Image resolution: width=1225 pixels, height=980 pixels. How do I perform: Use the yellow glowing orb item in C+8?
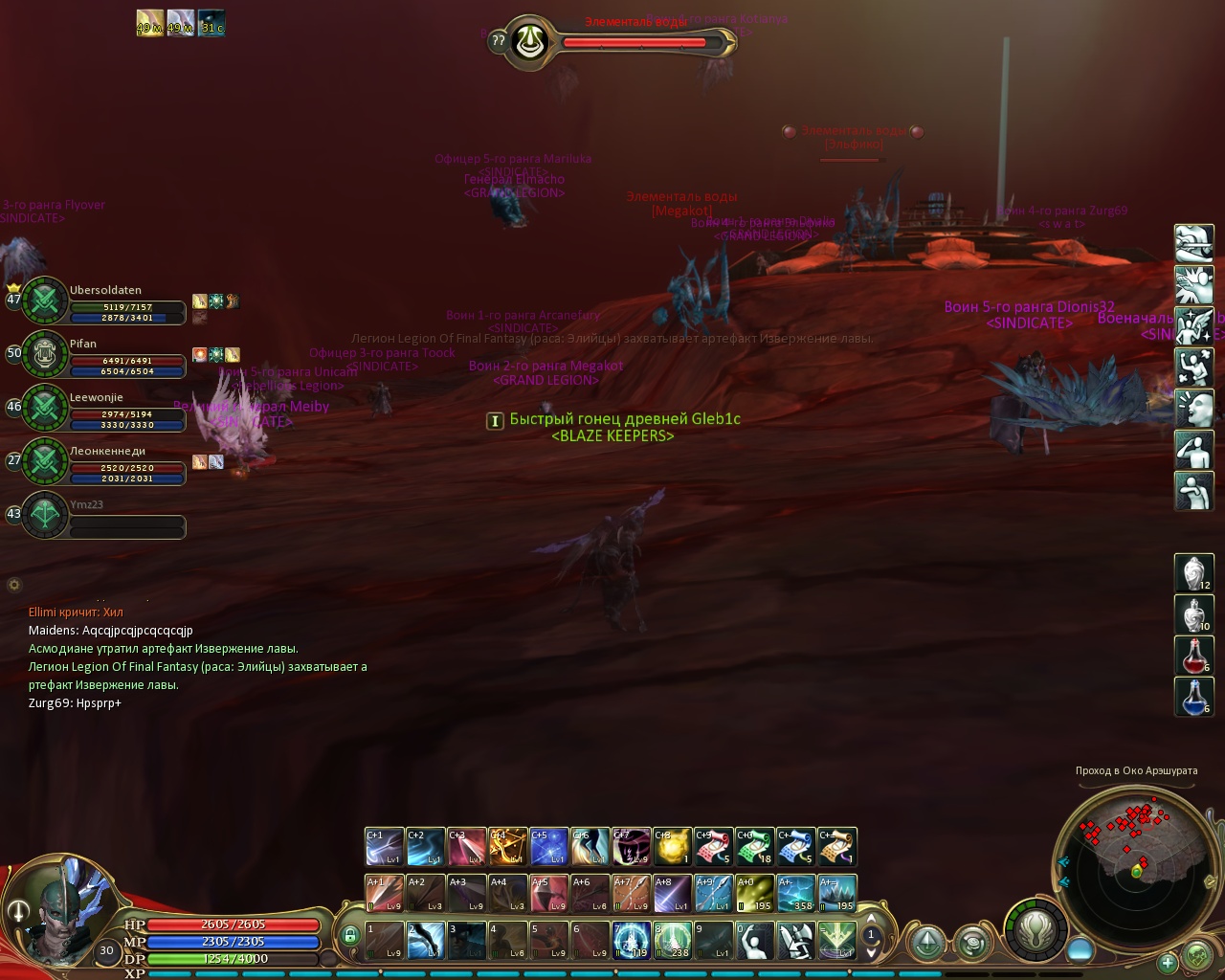click(672, 846)
